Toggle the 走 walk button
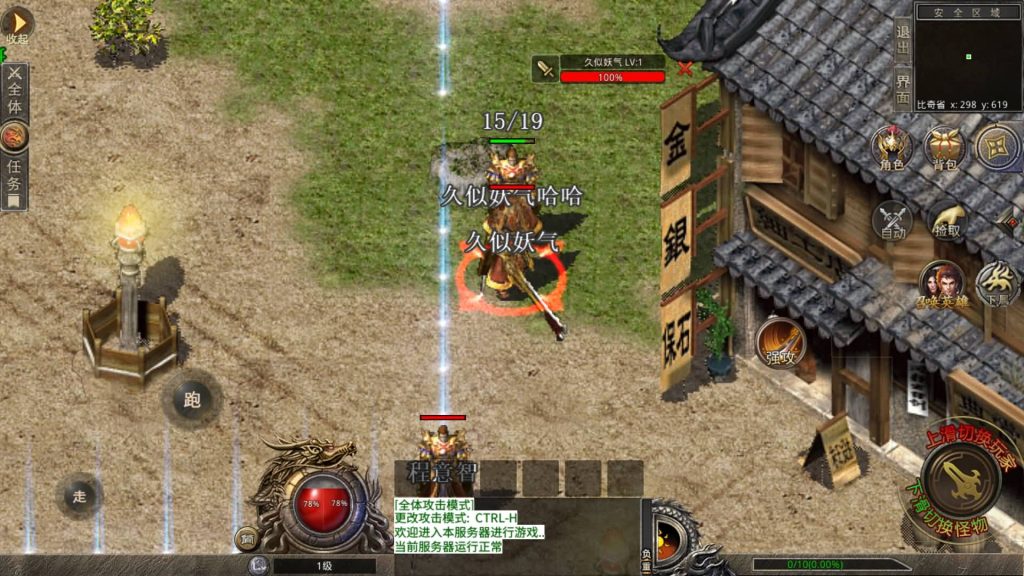The width and height of the screenshot is (1024, 576). coord(79,495)
